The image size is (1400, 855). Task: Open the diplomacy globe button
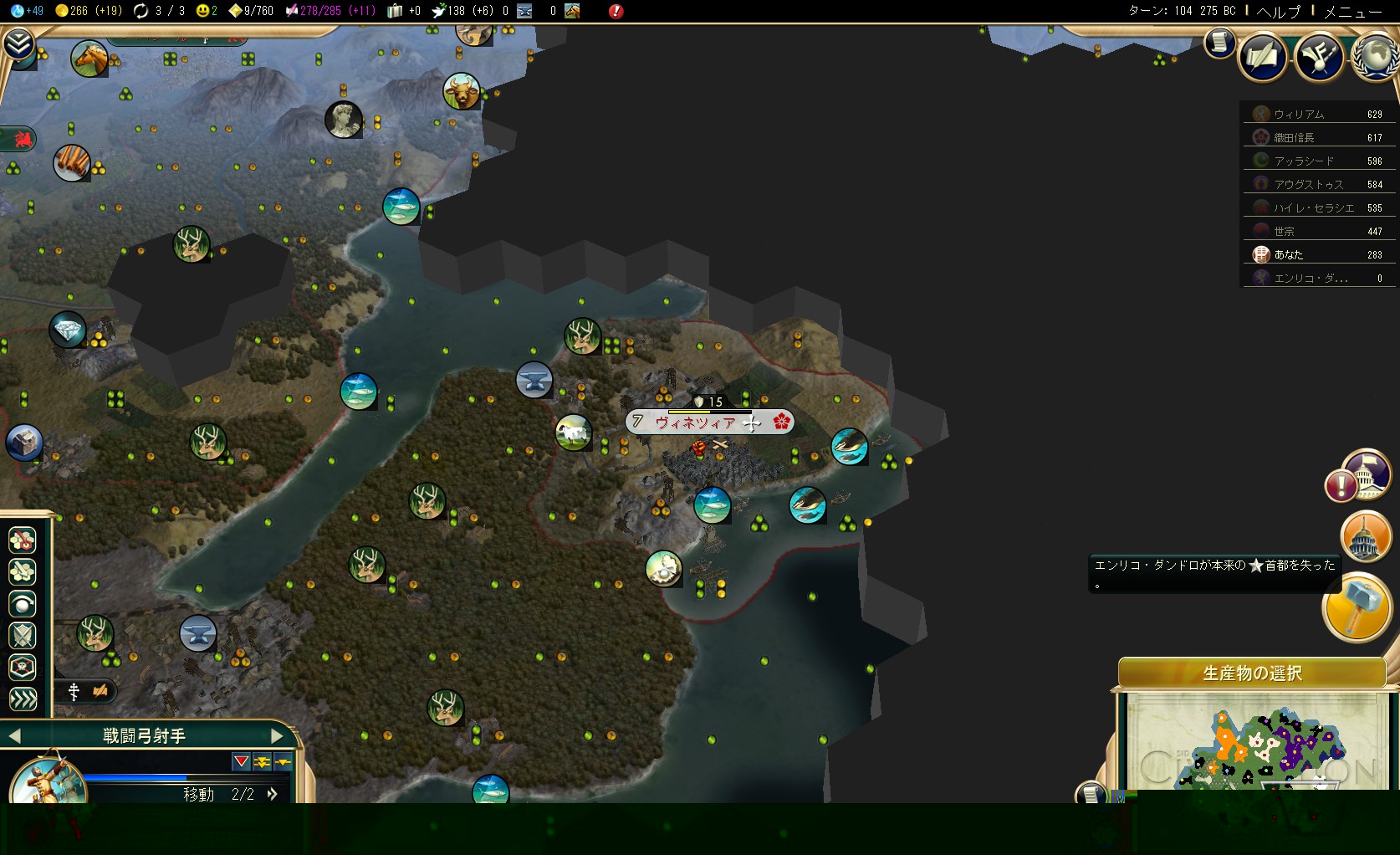click(x=1375, y=57)
